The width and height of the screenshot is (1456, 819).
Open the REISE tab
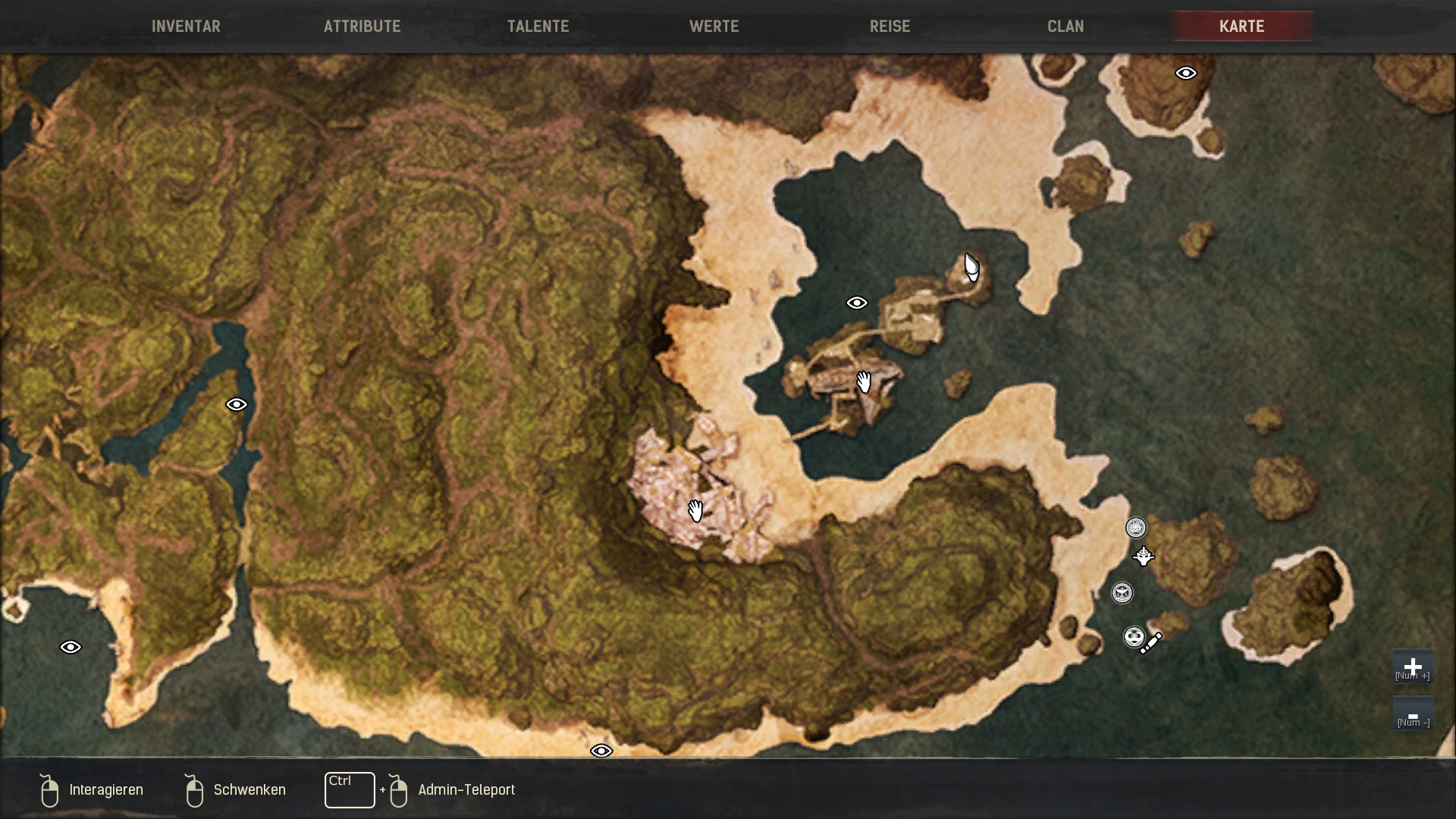(x=890, y=27)
